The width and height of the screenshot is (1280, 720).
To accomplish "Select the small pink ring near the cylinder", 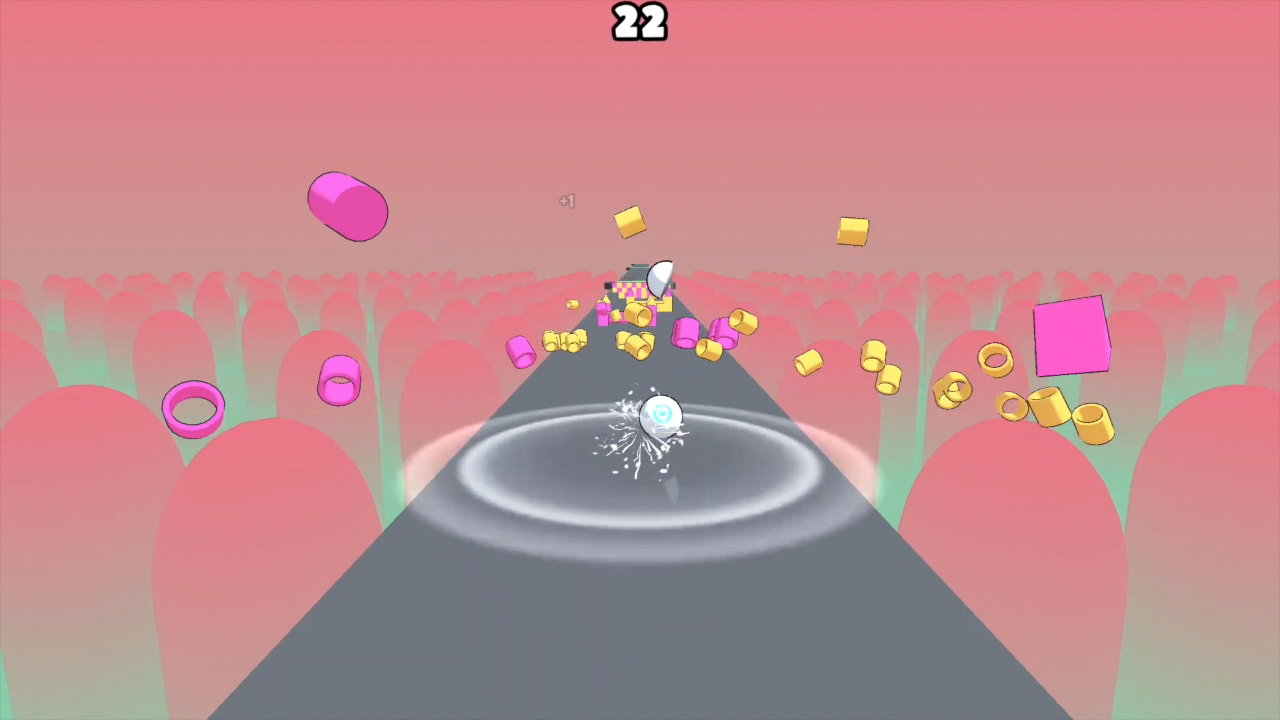I will coord(338,378).
